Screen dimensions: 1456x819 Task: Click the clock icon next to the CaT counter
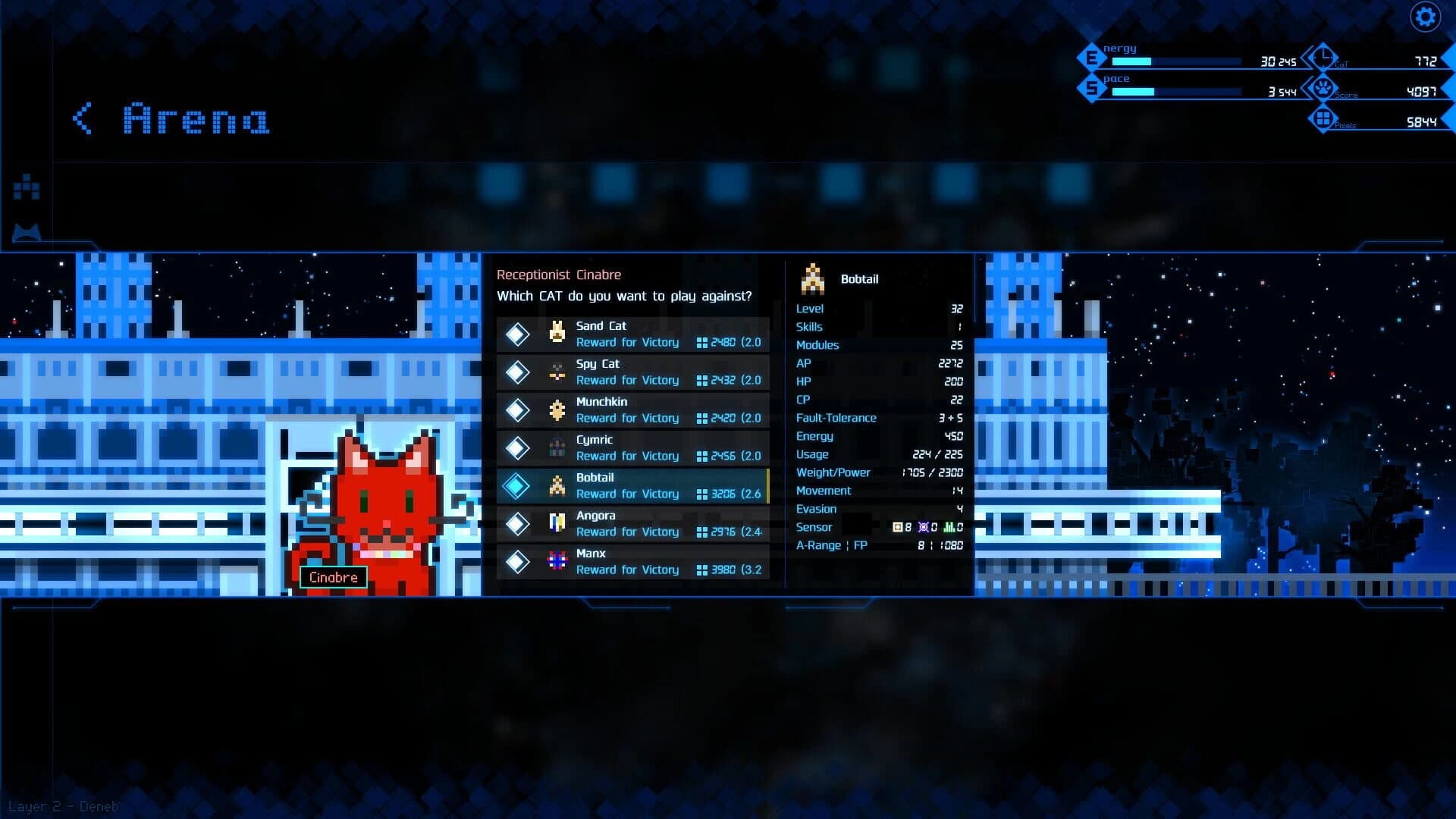click(x=1325, y=58)
